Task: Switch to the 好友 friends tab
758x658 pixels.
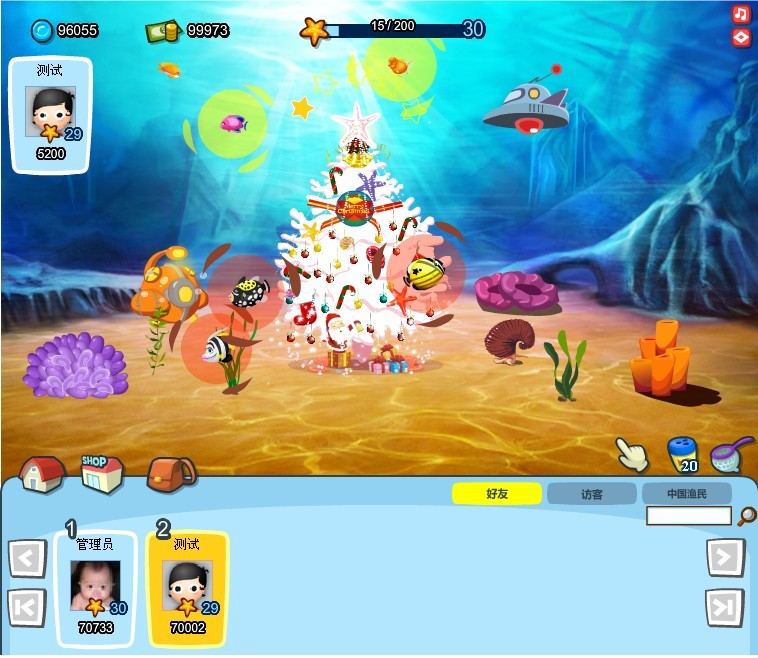Action: point(497,494)
